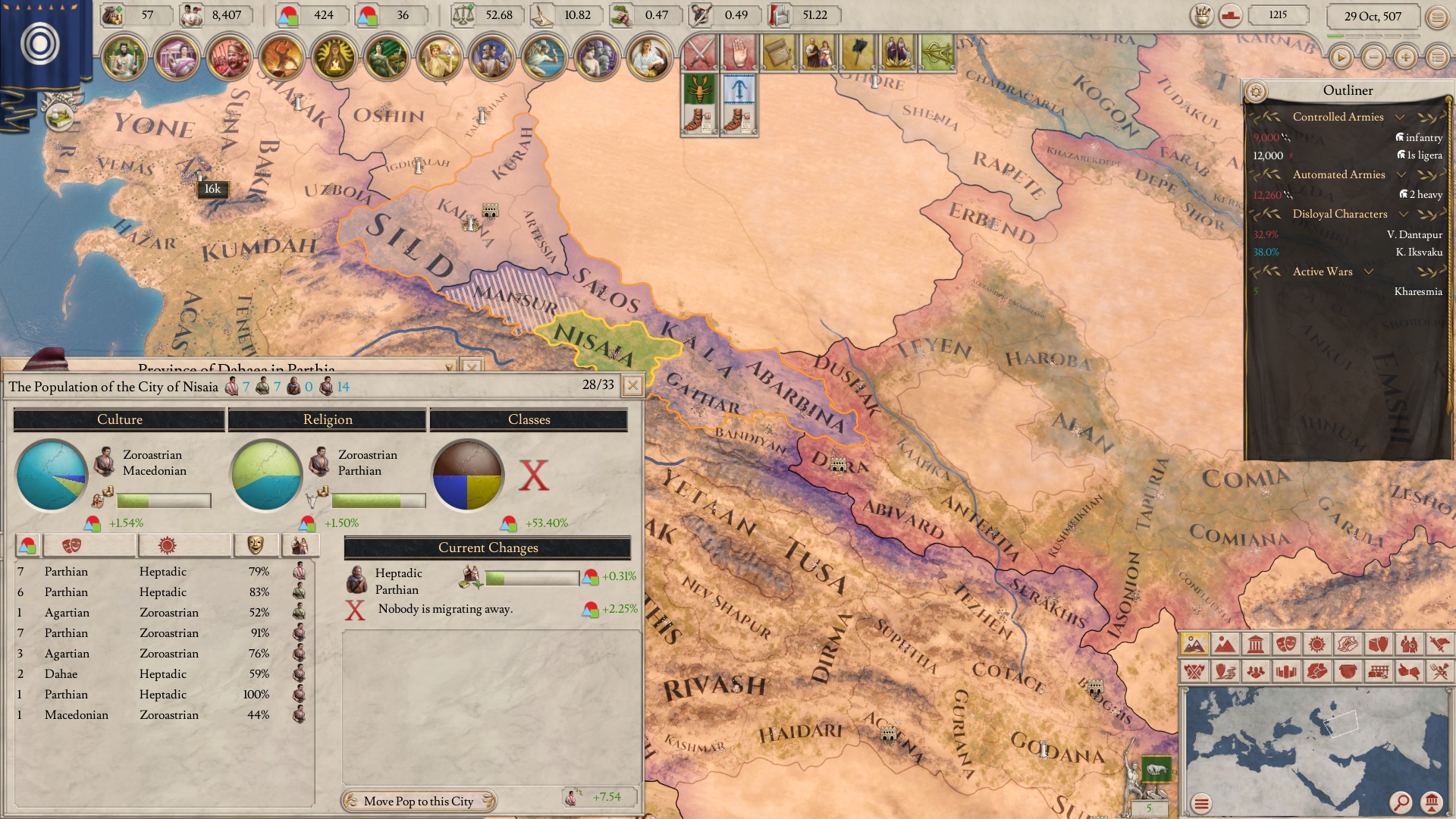This screenshot has width=1456, height=819.
Task: Open the main menu beside the date
Action: pos(1437,17)
